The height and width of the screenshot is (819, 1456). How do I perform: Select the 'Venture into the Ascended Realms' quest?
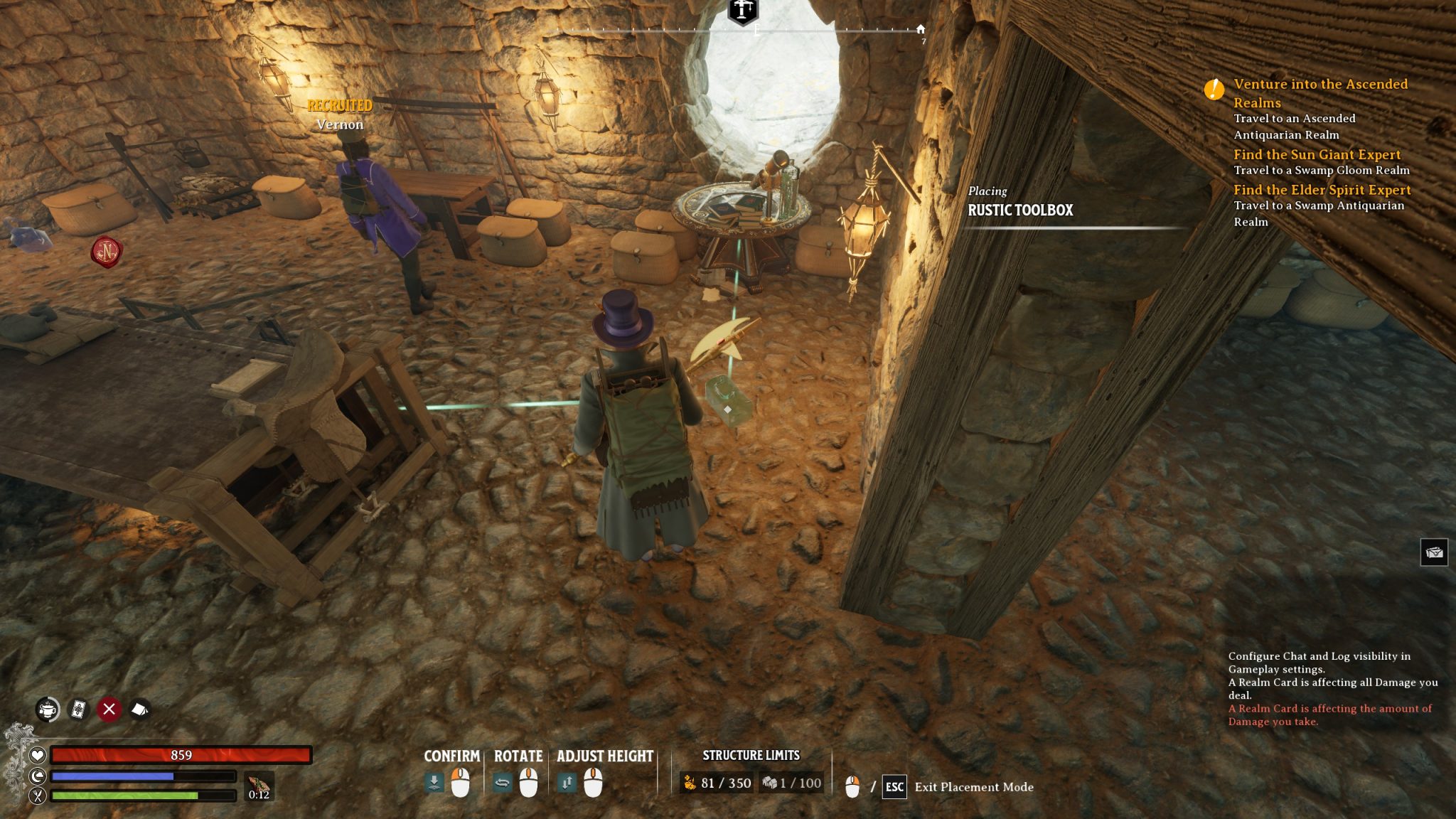tap(1320, 92)
